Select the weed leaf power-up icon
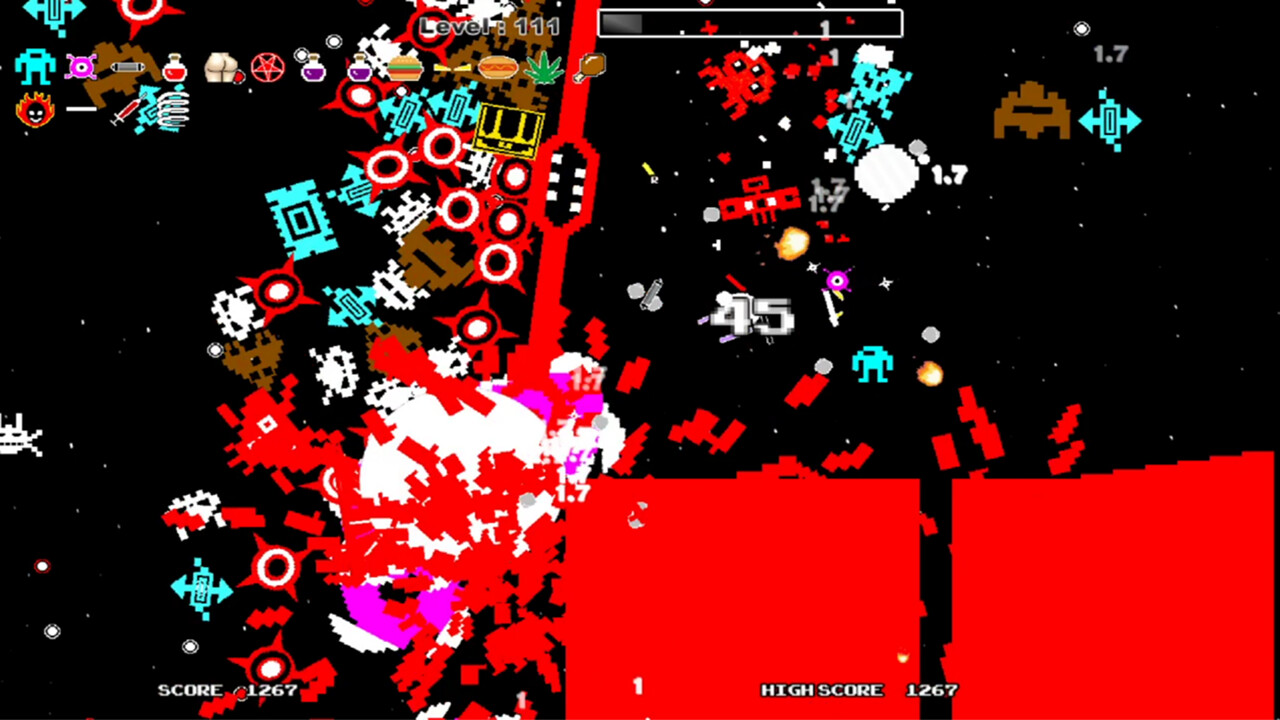The height and width of the screenshot is (720, 1280). [542, 69]
